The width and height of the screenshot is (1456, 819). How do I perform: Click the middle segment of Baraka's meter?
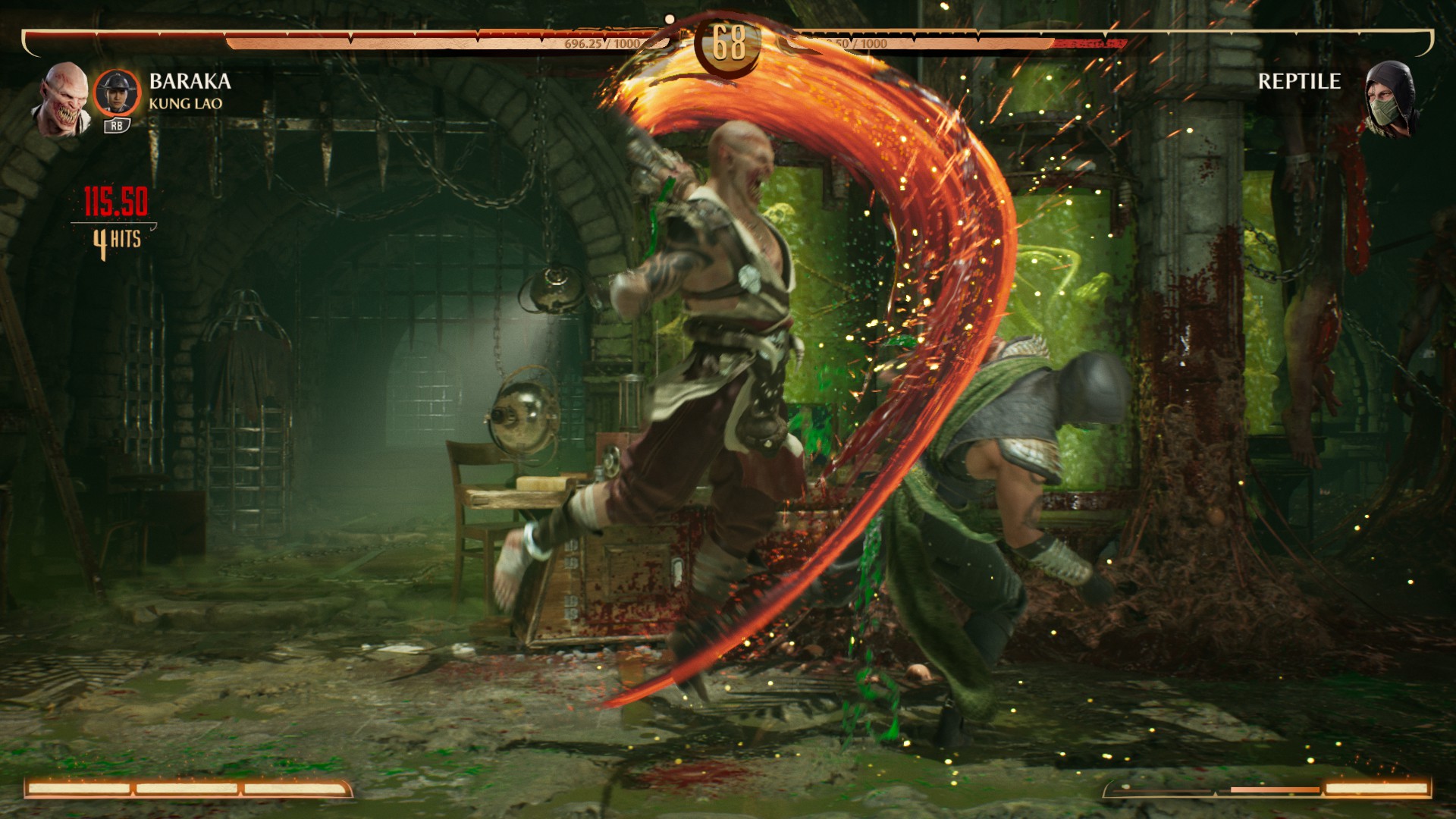click(x=186, y=789)
